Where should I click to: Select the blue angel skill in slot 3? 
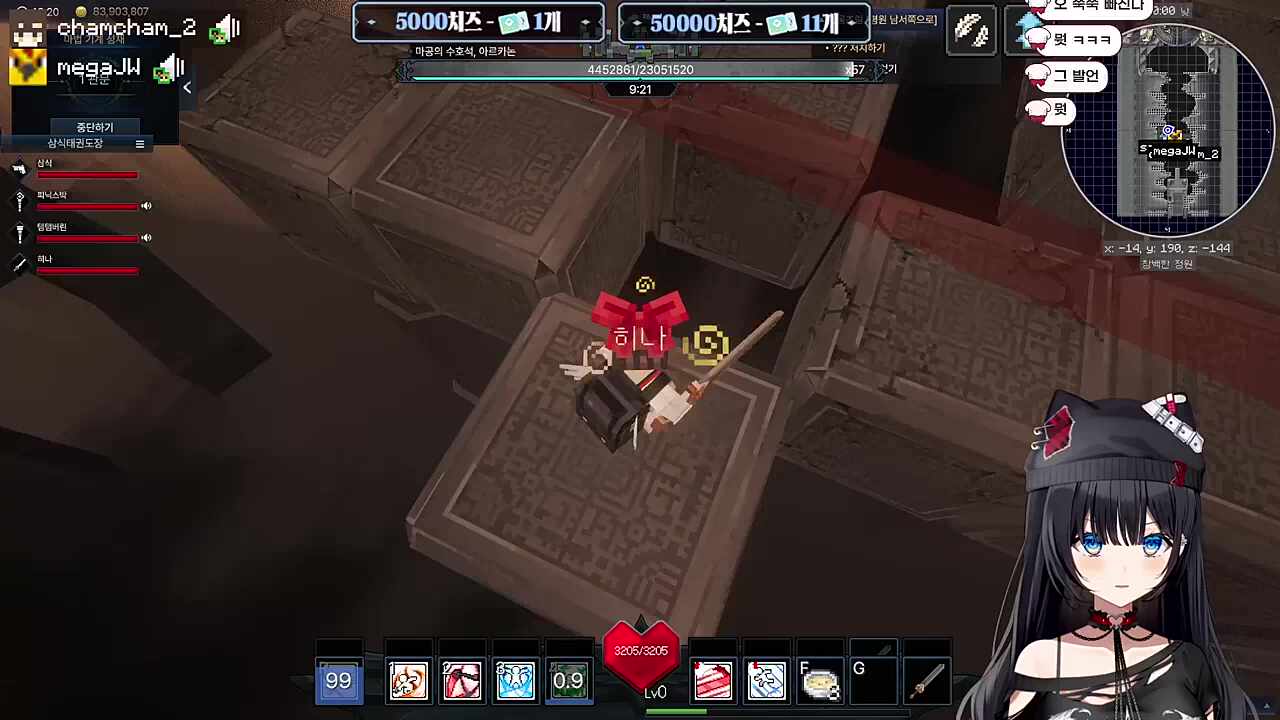(515, 680)
